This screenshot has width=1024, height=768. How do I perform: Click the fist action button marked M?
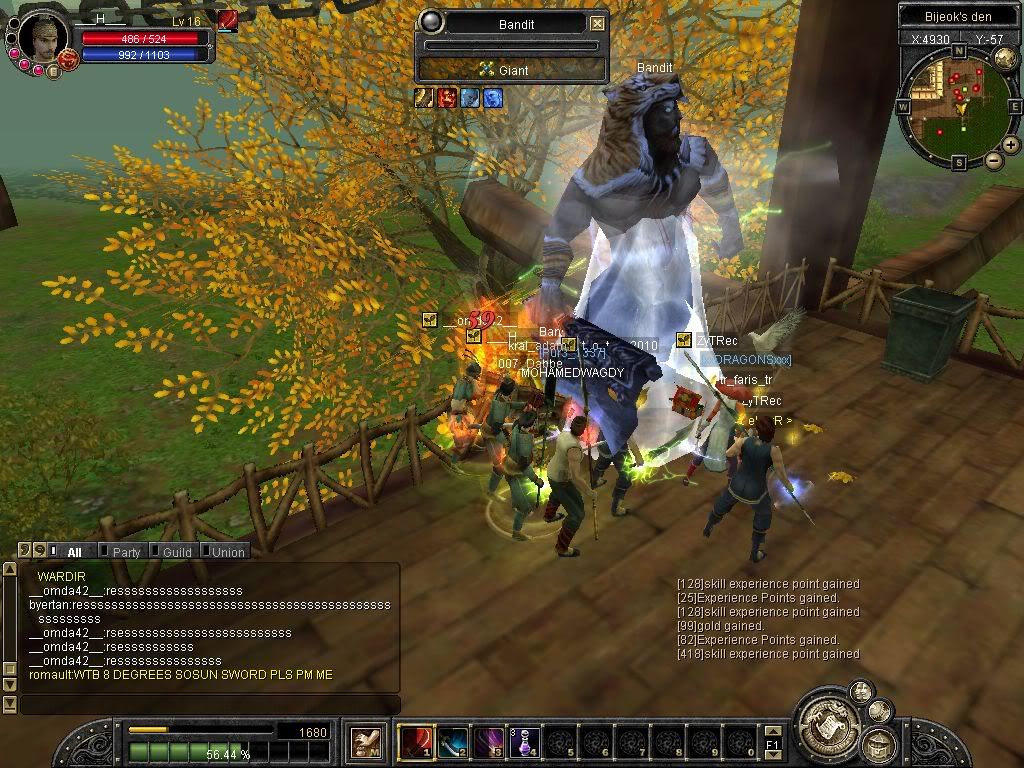(364, 742)
